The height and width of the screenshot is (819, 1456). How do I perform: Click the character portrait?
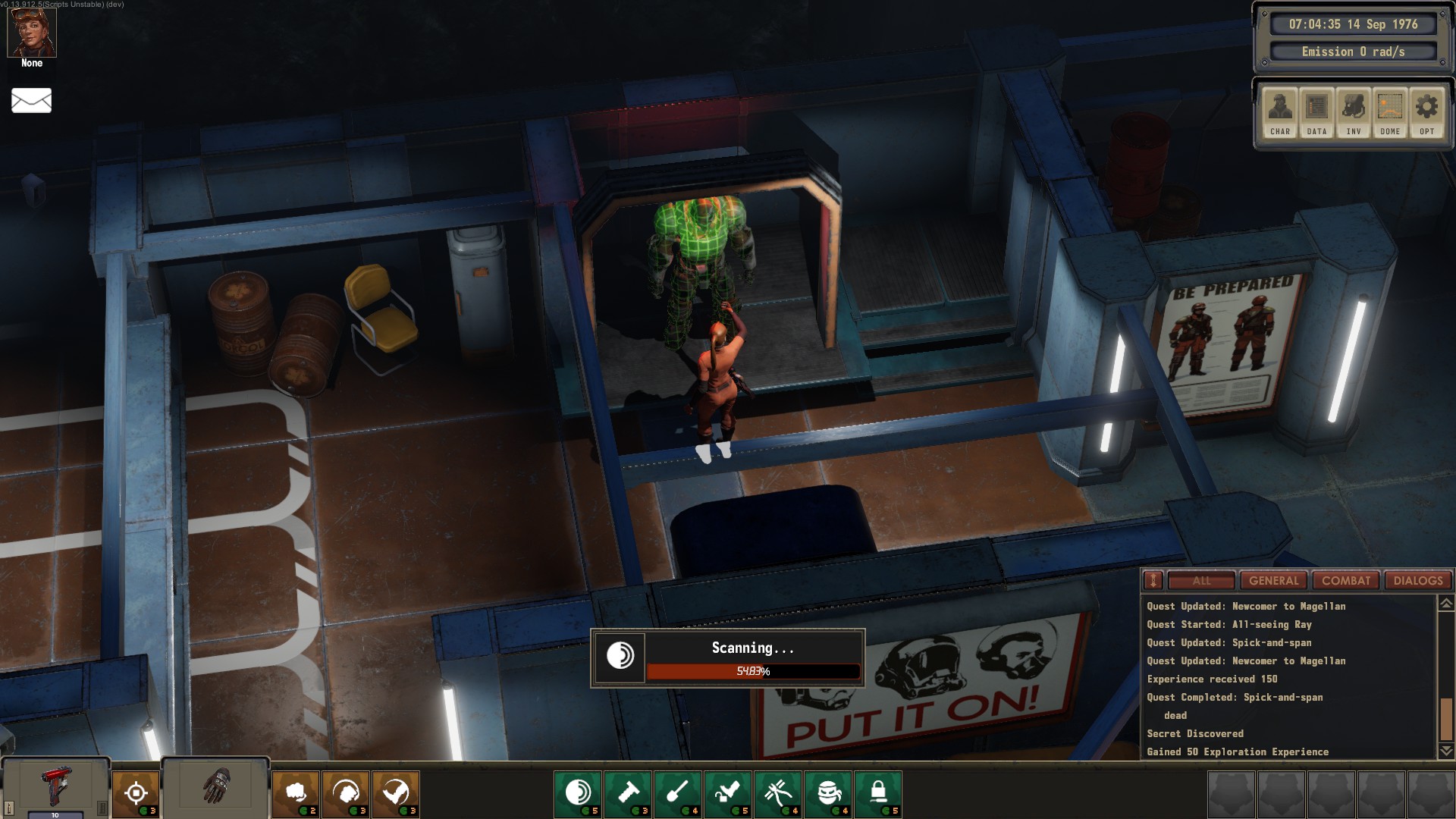(32, 33)
